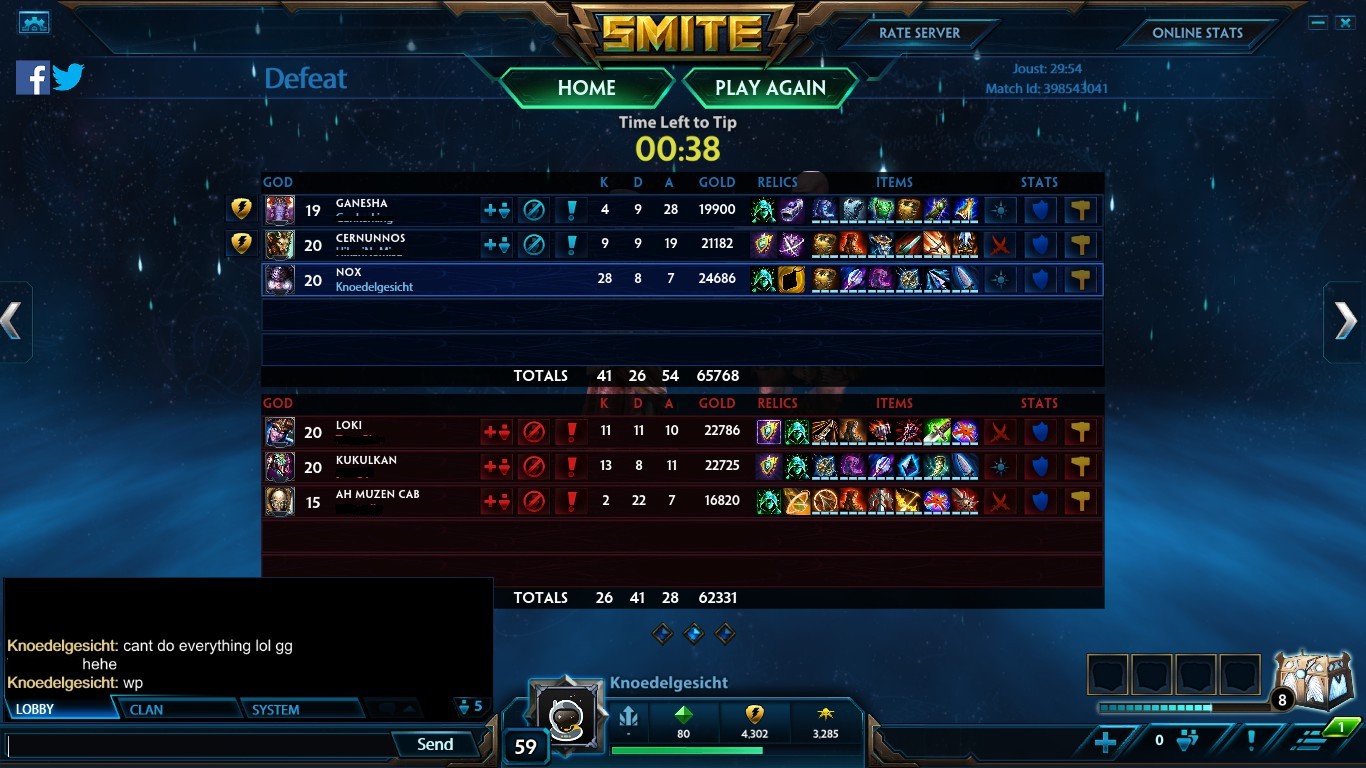Viewport: 1366px width, 768px height.
Task: Open the RATE SERVER option
Action: click(x=919, y=33)
